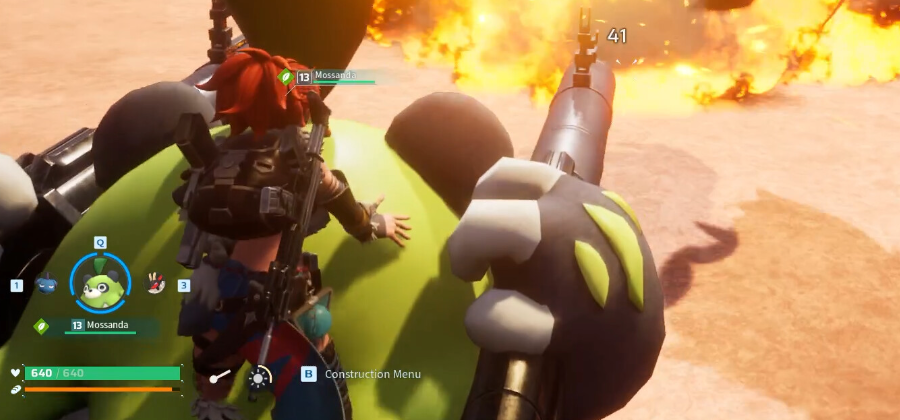The image size is (900, 420).
Task: Select the Mossanda portrait in the Pal wheel
Action: click(x=101, y=284)
